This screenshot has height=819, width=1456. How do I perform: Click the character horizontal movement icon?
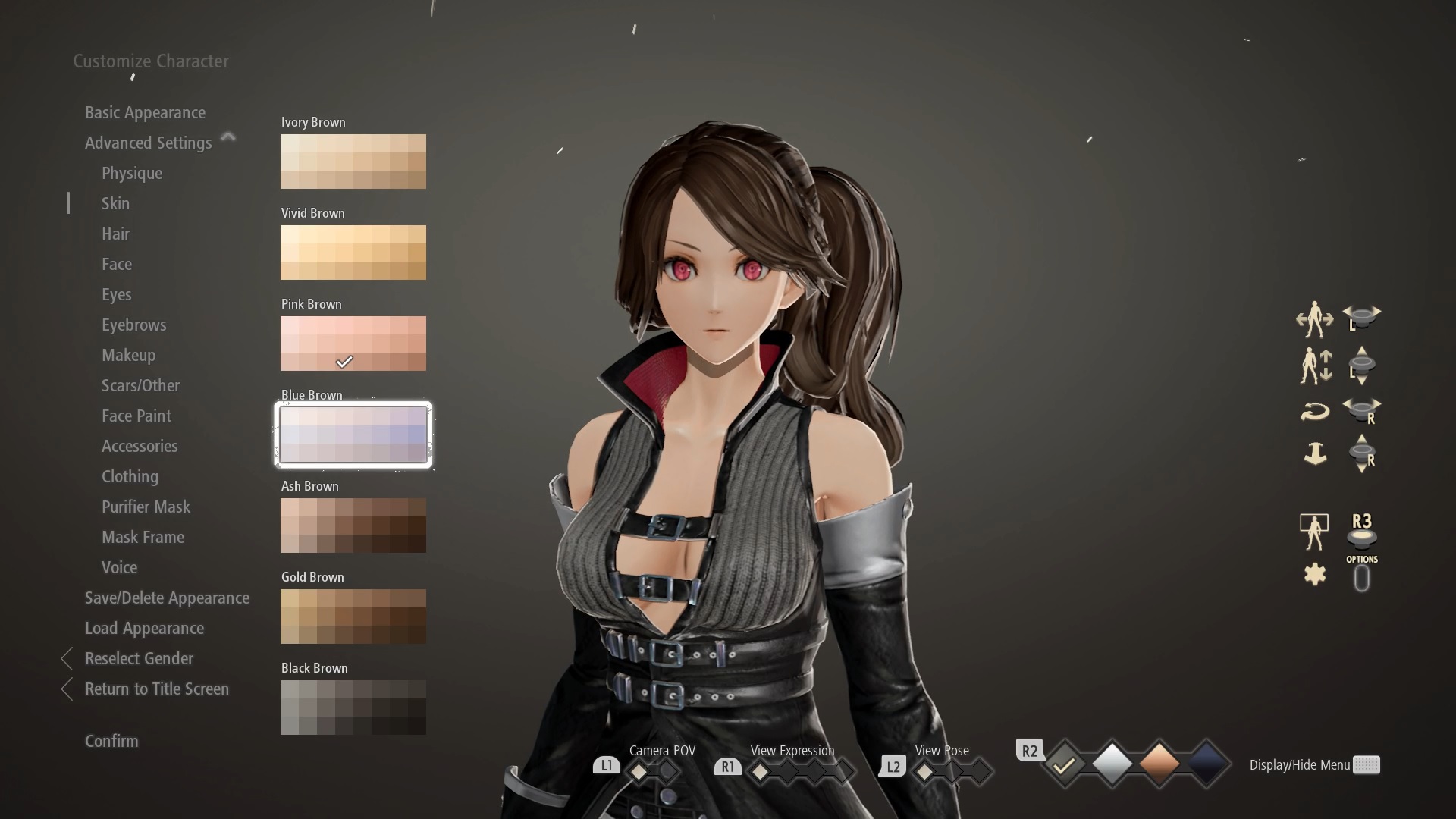(x=1314, y=318)
